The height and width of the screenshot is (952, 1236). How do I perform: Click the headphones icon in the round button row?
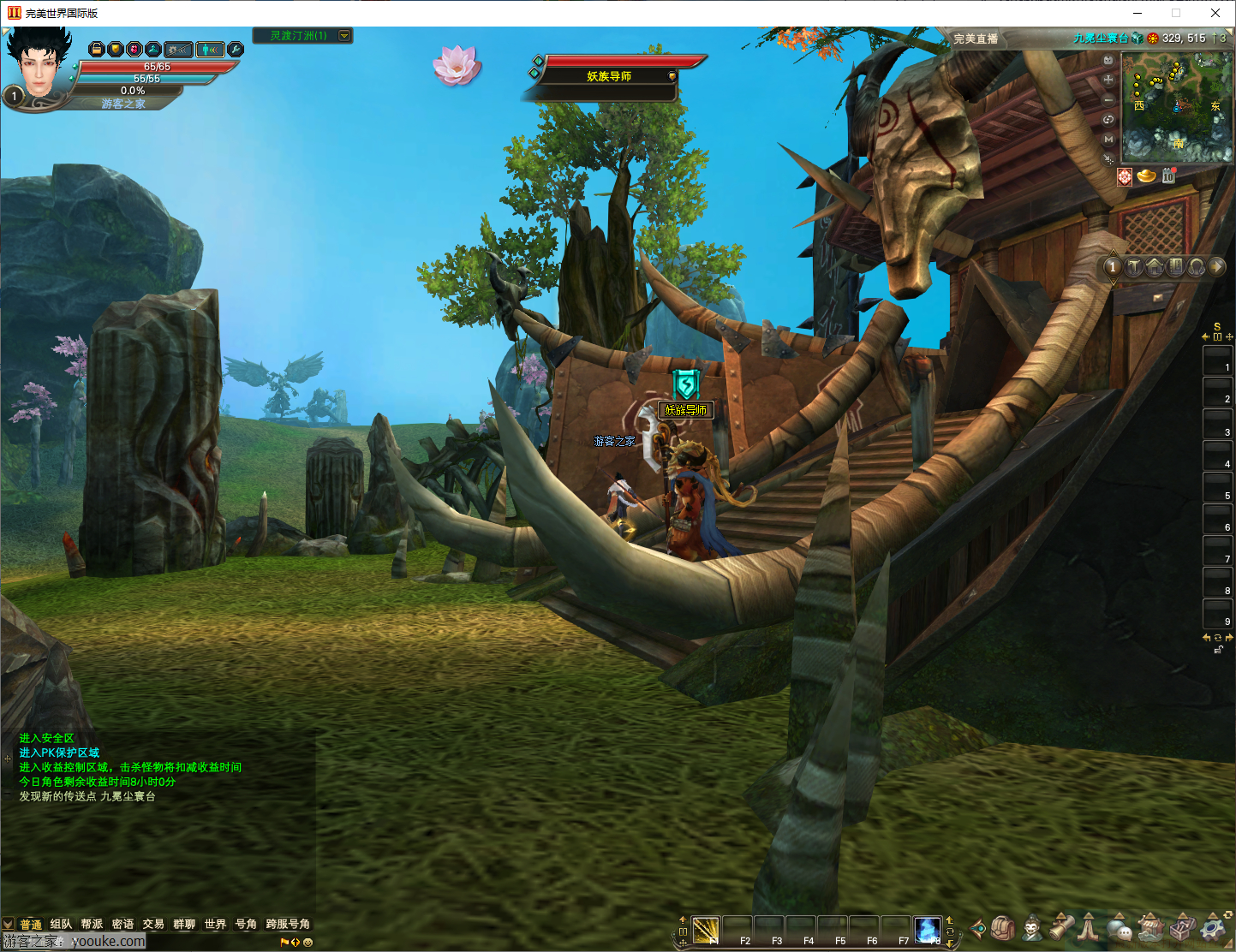[1196, 267]
